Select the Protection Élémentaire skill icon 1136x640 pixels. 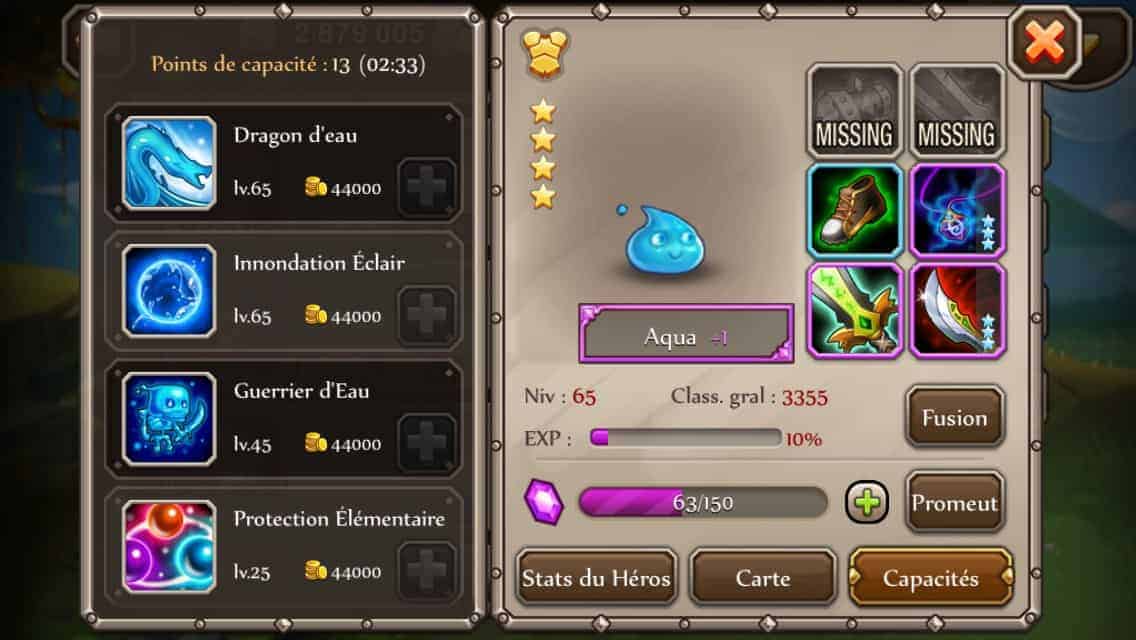pyautogui.click(x=169, y=547)
